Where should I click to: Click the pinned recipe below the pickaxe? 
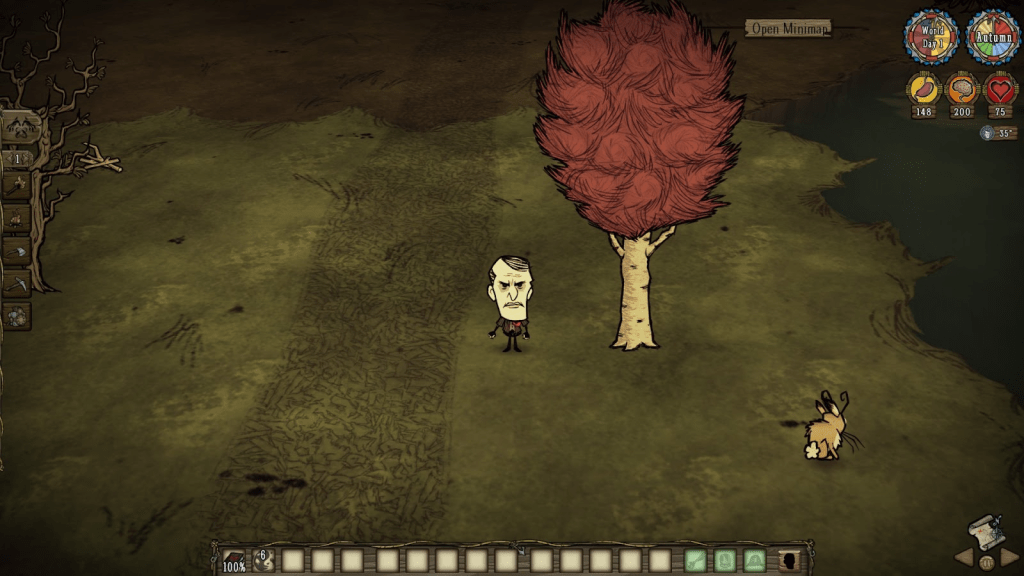pos(17,316)
